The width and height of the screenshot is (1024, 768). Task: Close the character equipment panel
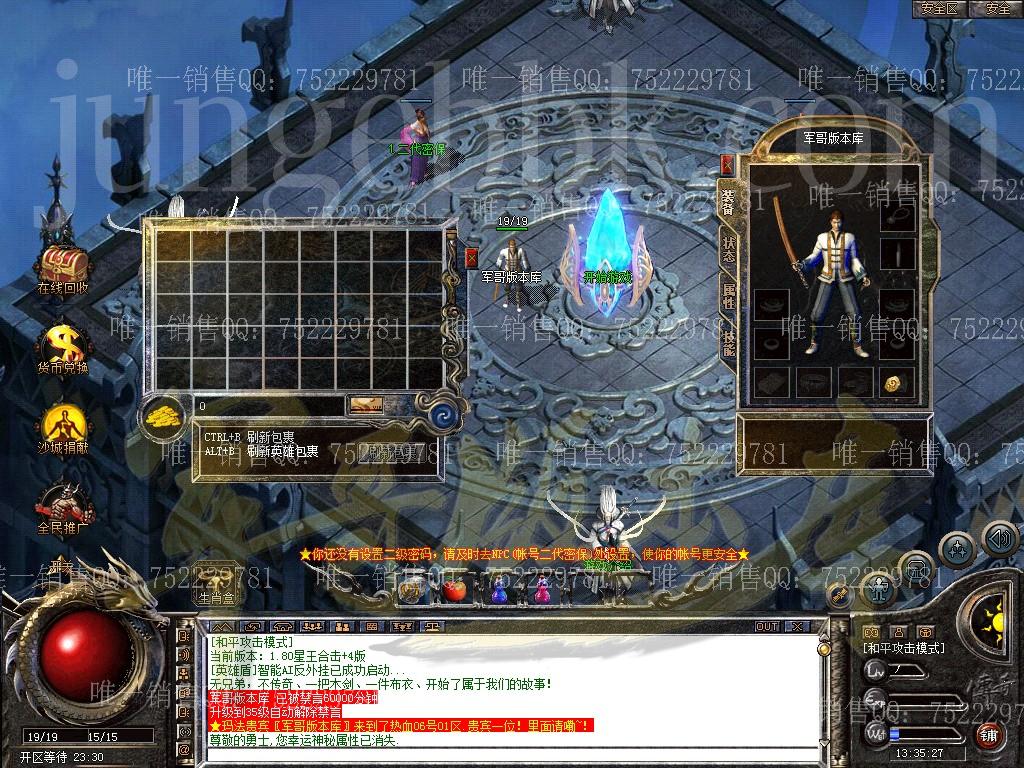tap(727, 165)
